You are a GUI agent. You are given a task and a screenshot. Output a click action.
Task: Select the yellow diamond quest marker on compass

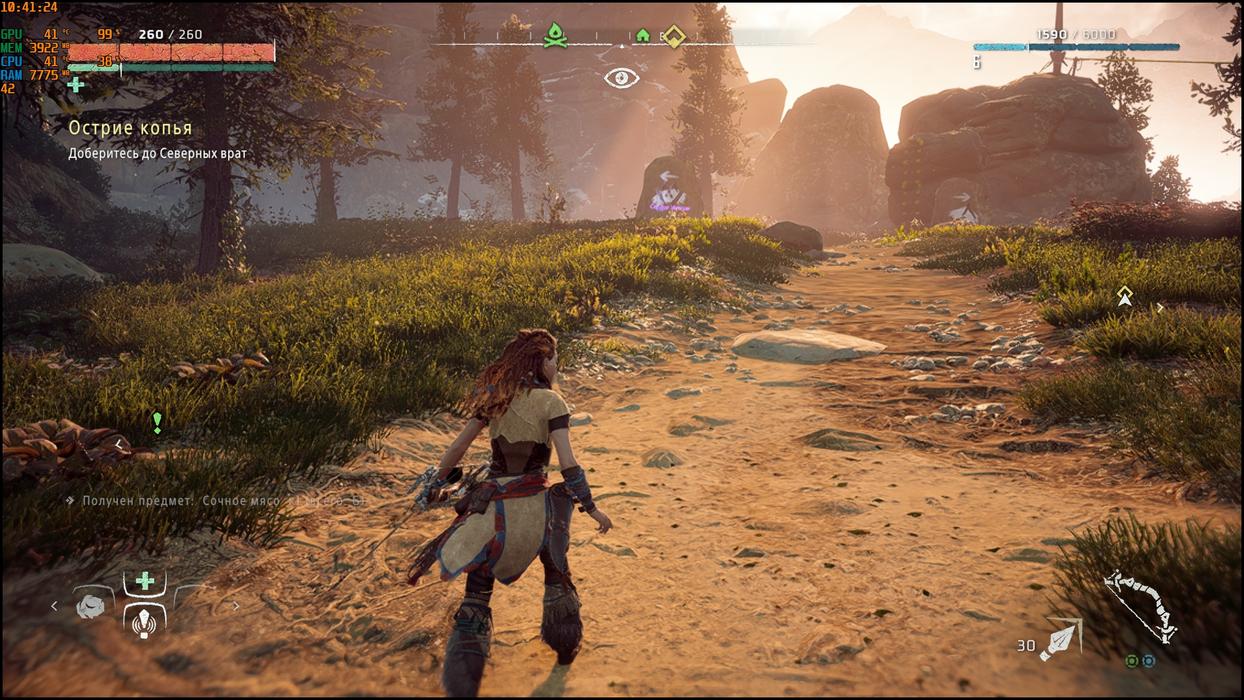(x=675, y=36)
